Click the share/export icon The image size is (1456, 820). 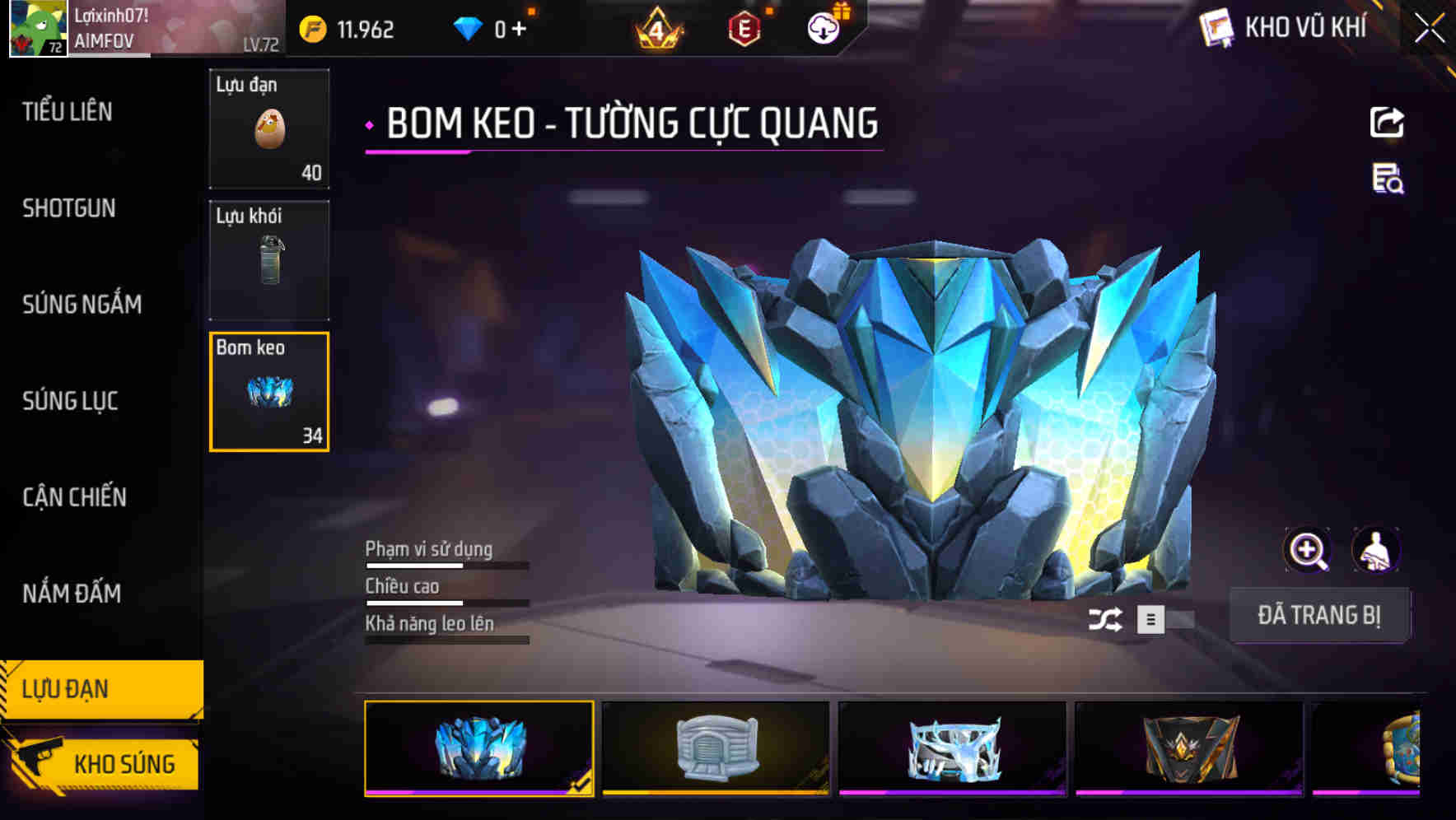point(1387,121)
